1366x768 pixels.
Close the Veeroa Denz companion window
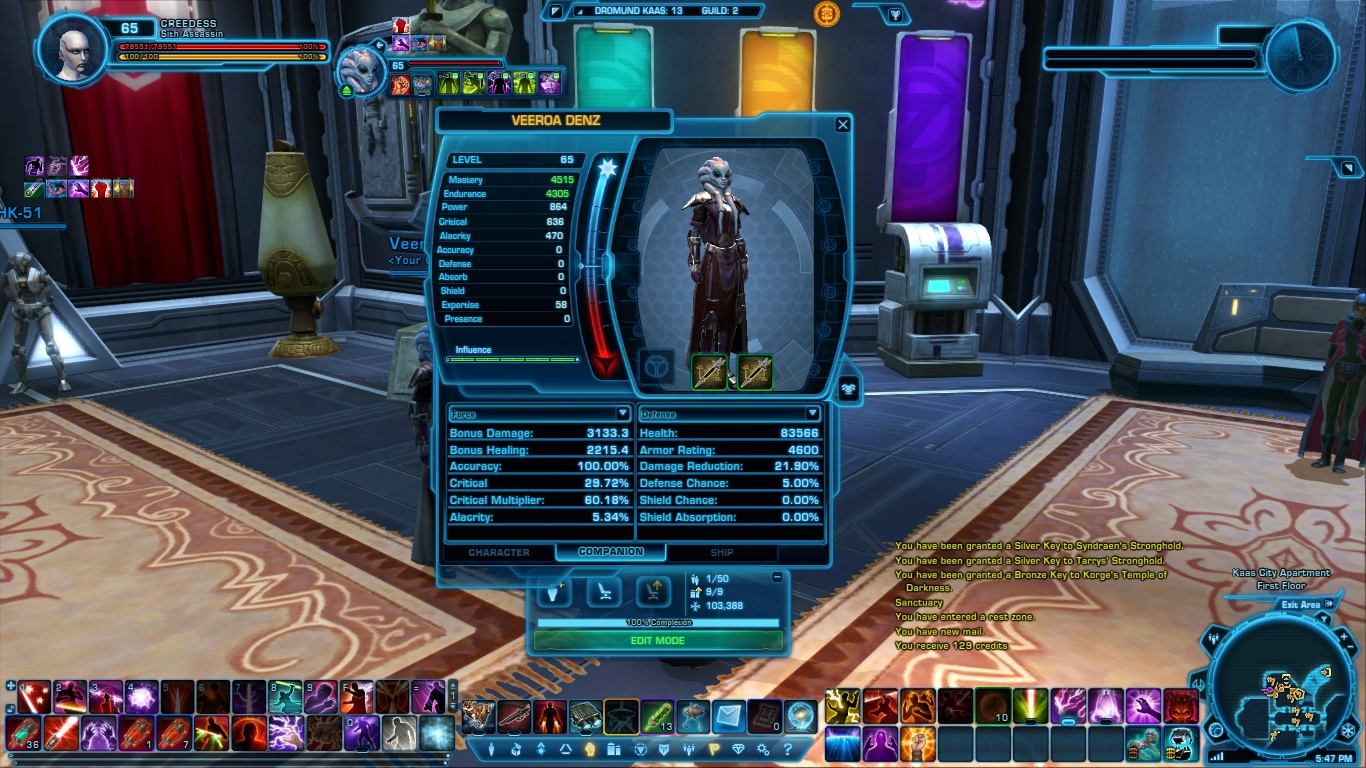tap(843, 124)
